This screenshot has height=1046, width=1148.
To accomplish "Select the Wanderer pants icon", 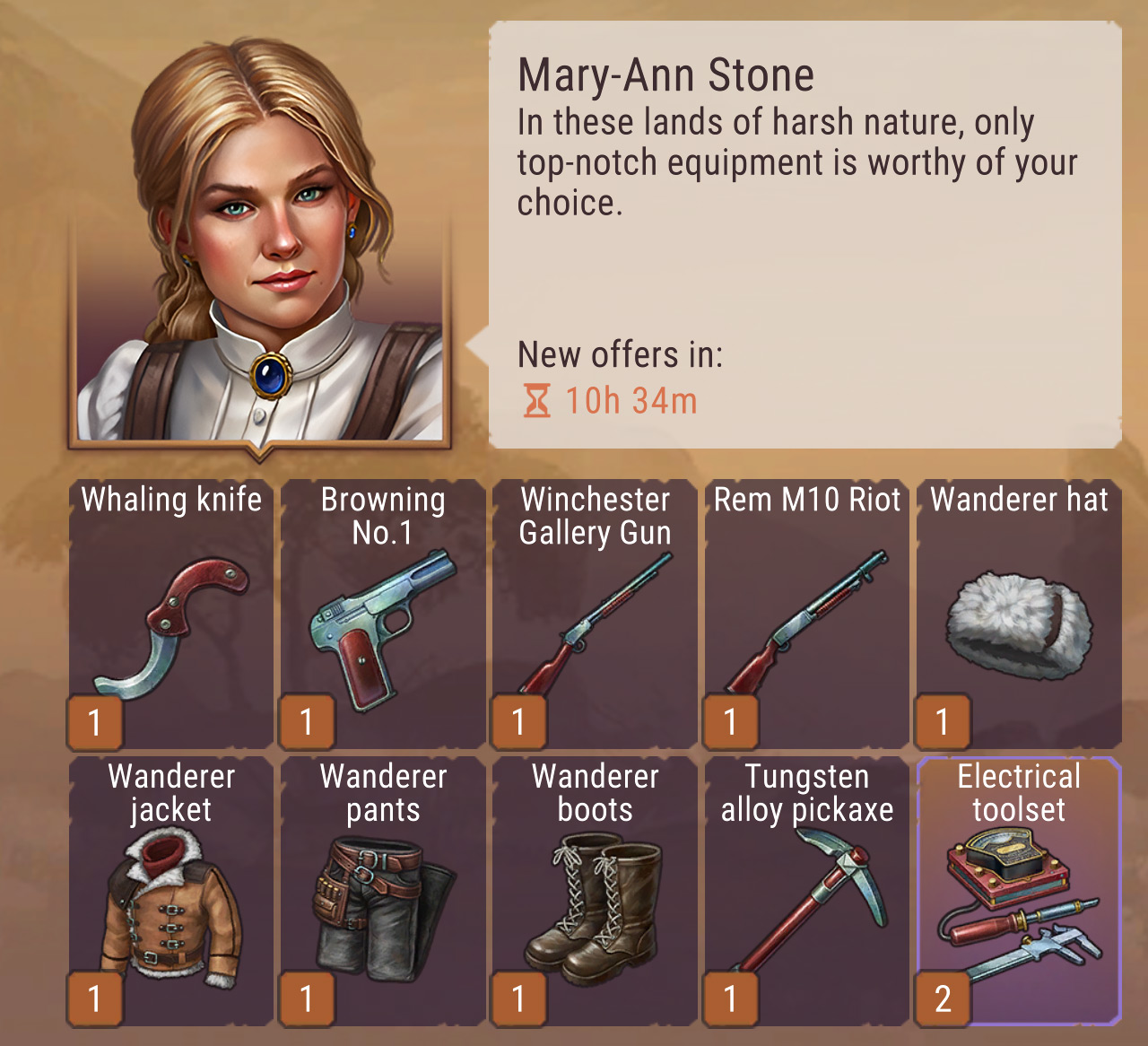I will (384, 906).
